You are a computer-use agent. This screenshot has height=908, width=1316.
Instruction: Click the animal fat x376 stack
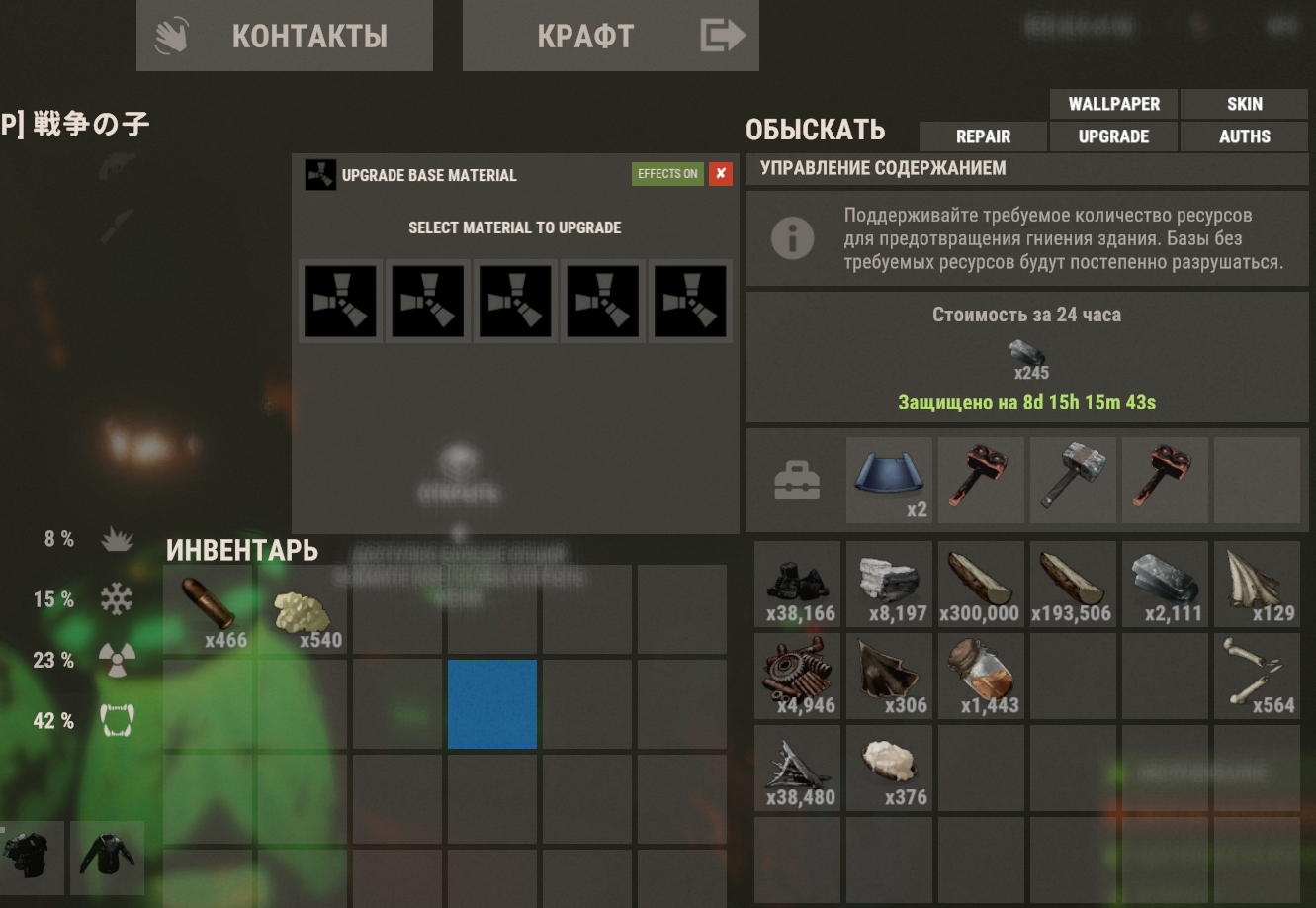(889, 768)
